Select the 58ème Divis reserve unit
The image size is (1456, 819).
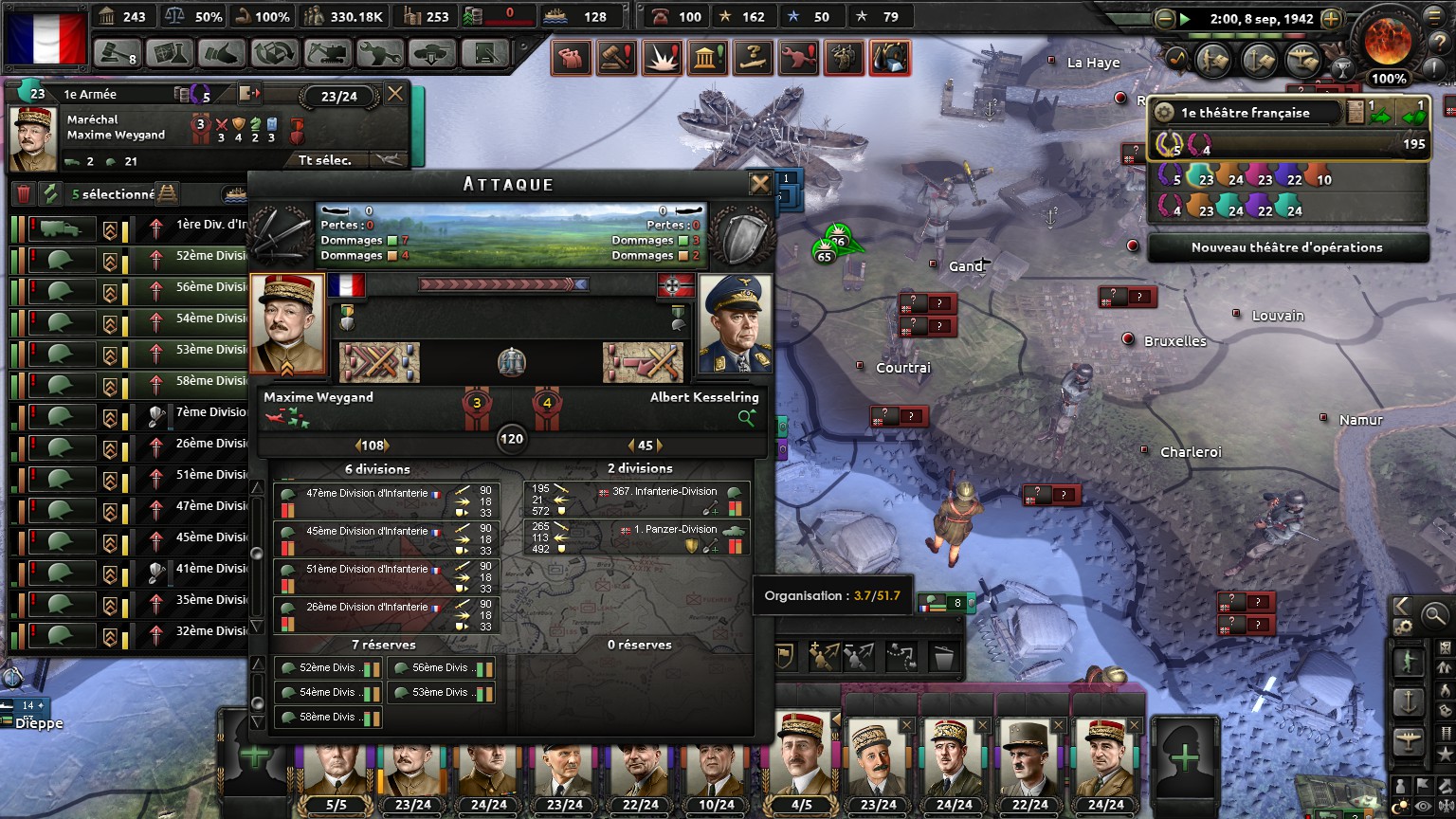pyautogui.click(x=328, y=718)
